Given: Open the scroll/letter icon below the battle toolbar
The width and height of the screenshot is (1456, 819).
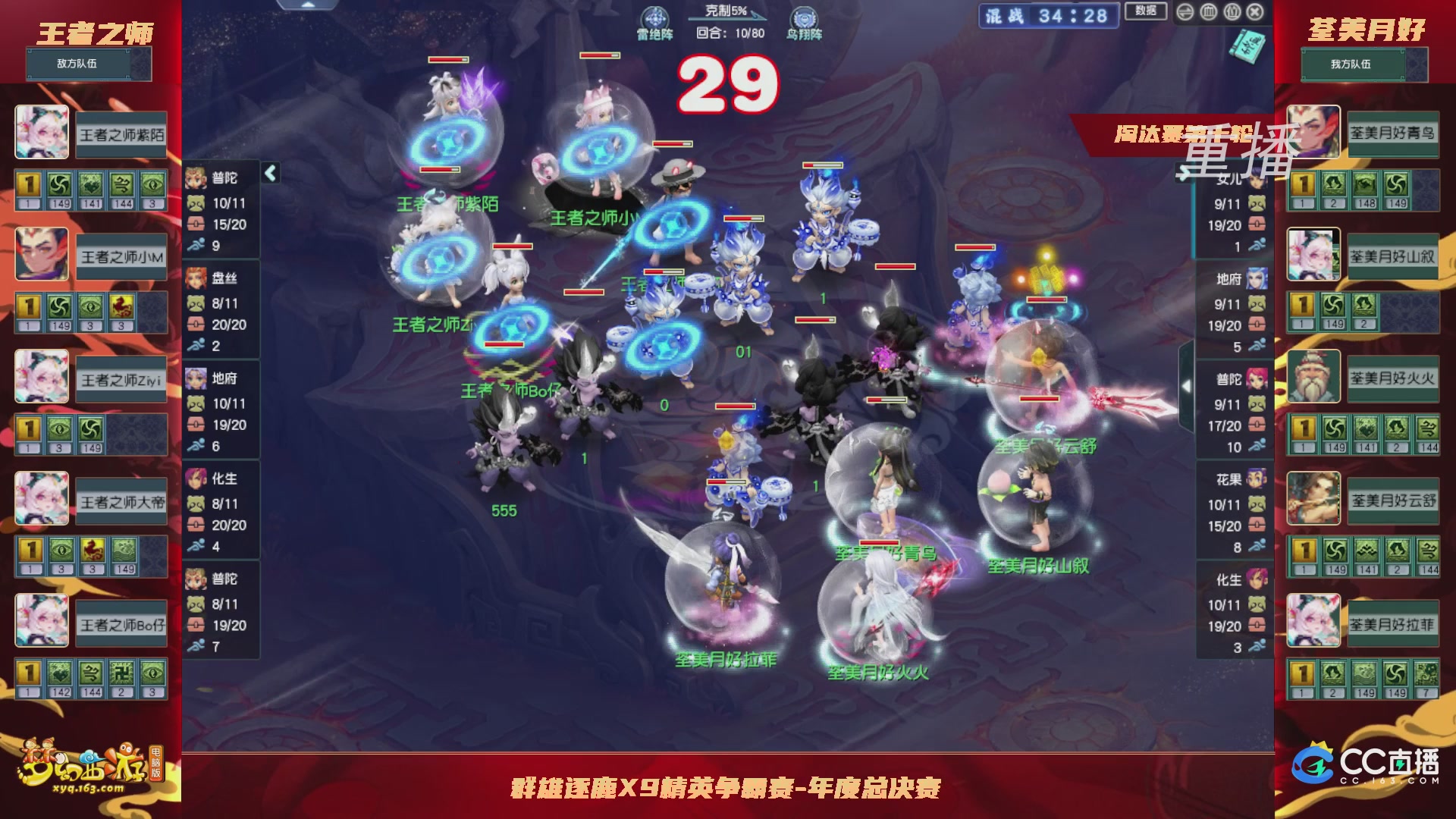Looking at the screenshot, I should point(1246,45).
